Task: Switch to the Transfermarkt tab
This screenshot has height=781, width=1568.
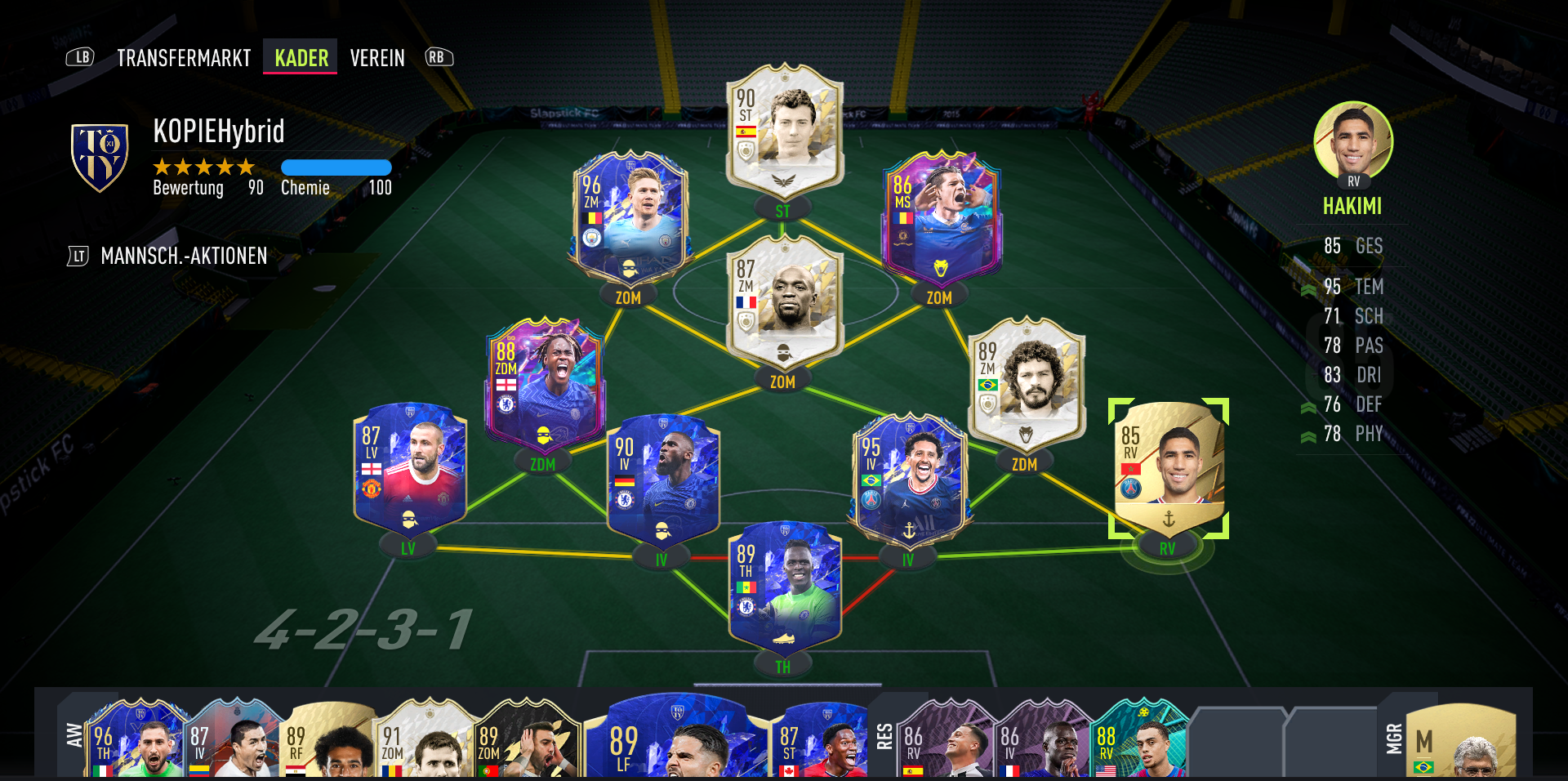Action: click(184, 58)
